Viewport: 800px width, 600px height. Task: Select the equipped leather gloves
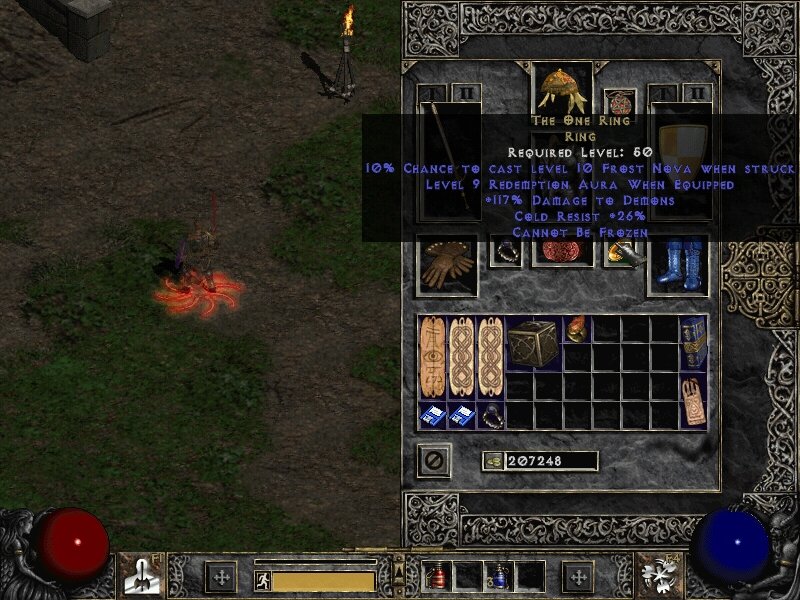pos(446,264)
